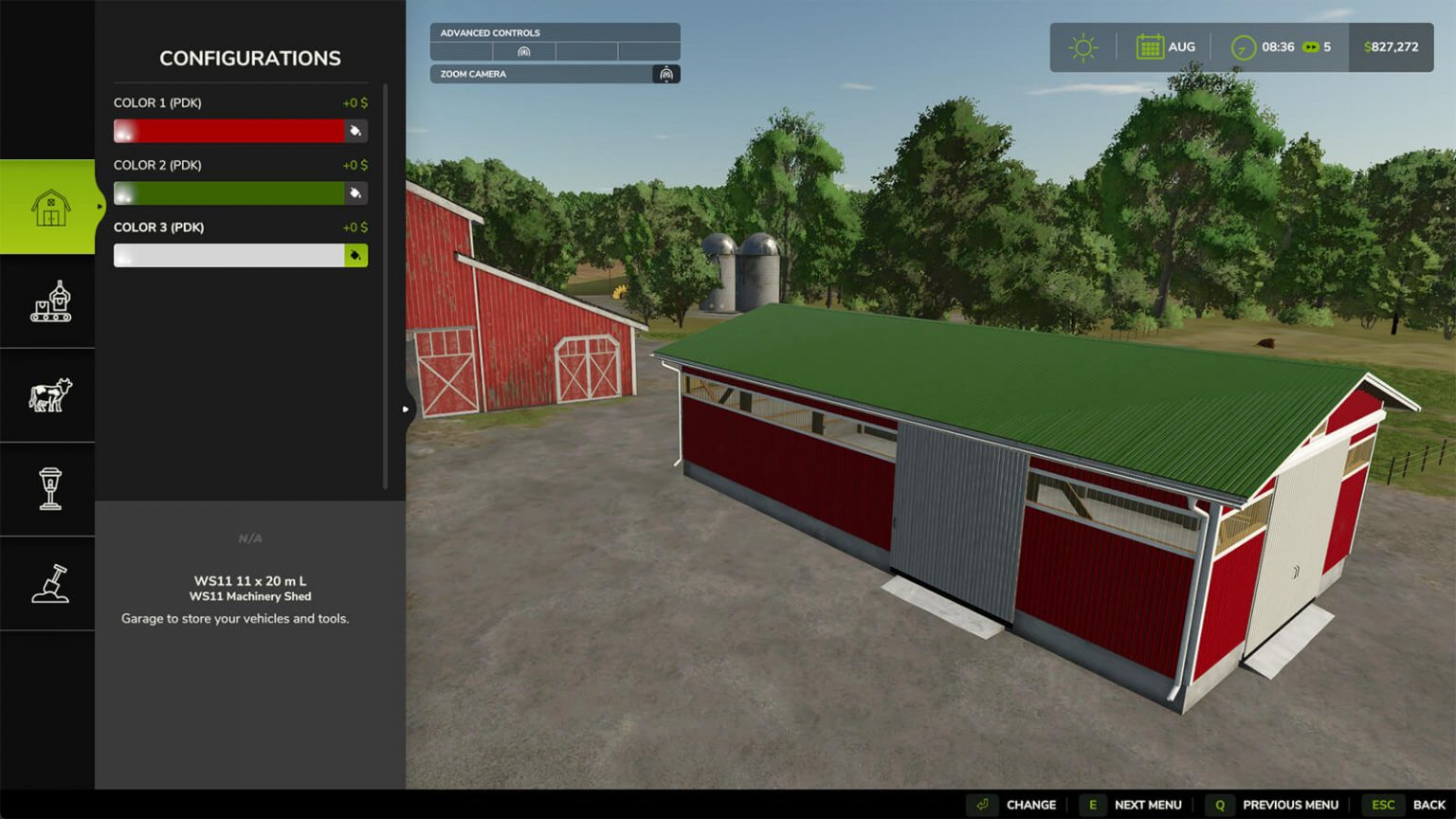Select the red Color 1 slider bar
Screen dimensions: 1456x819
[227, 131]
